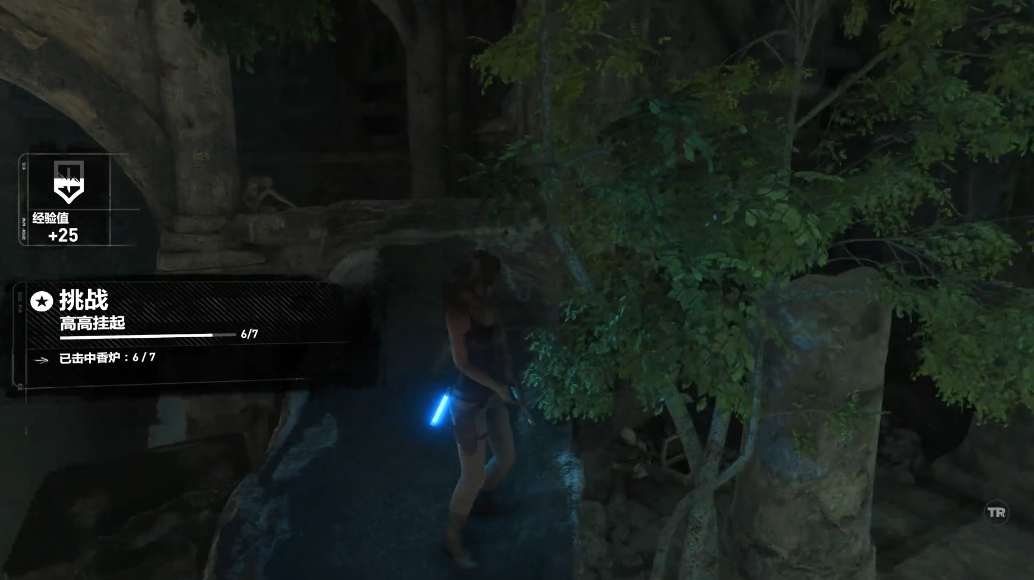Click the star icon beside 挑战
Viewport: 1034px width, 580px height.
42,300
